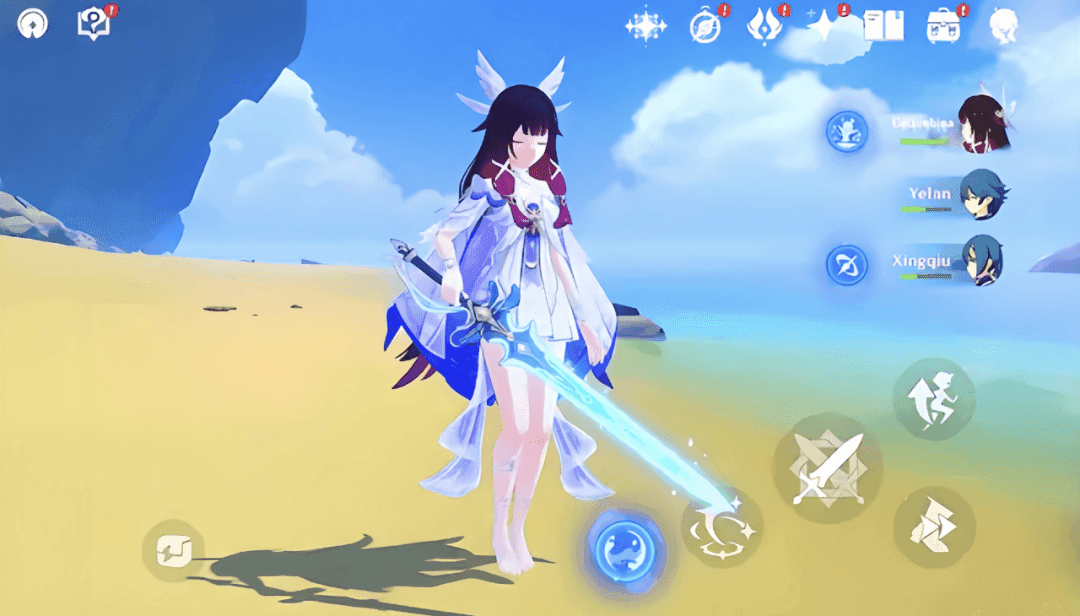Perform a sword normal attack
The image size is (1080, 616).
coord(828,467)
